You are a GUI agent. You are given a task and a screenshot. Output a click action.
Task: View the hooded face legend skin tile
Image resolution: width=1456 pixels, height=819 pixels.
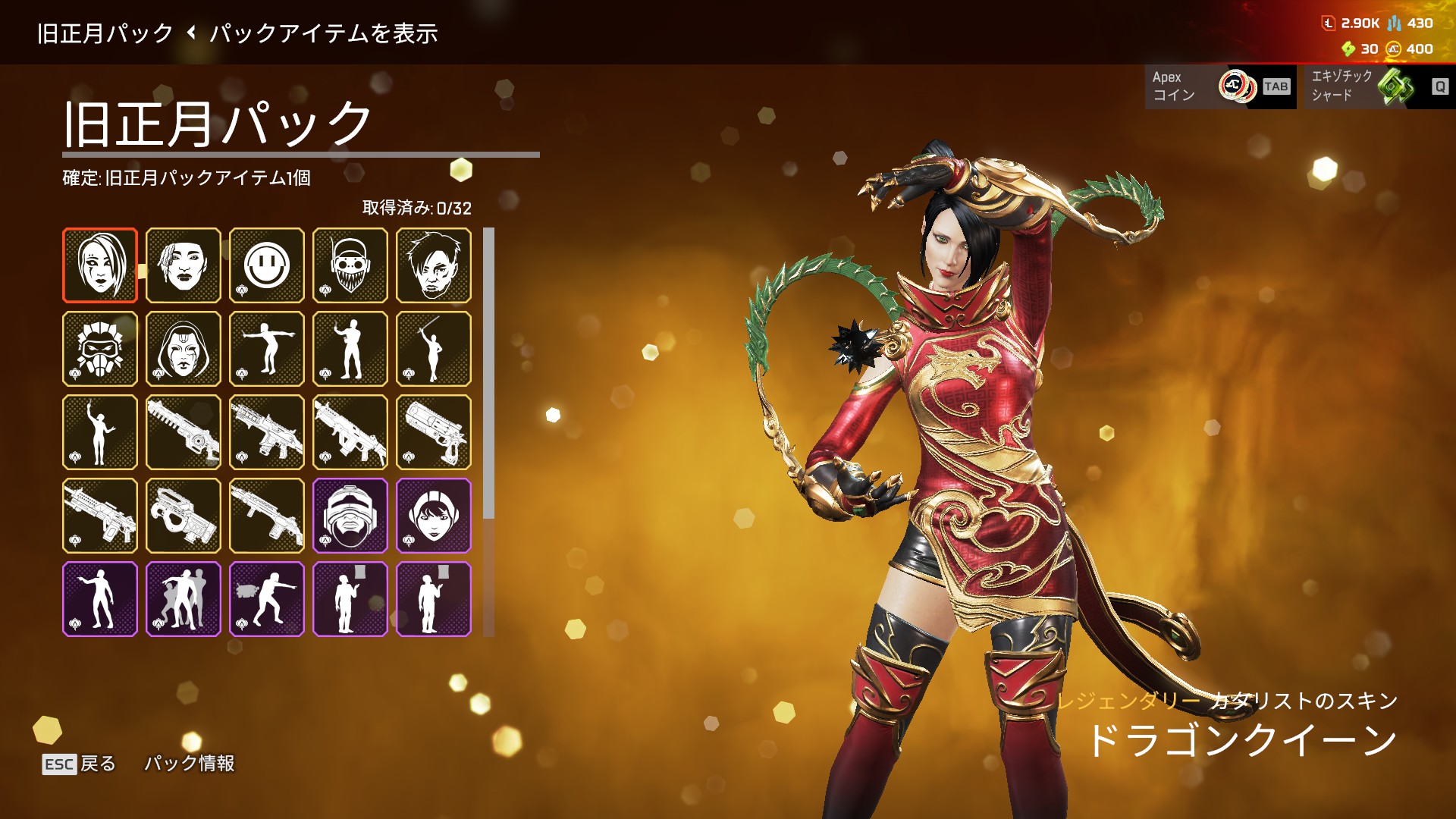[x=184, y=349]
